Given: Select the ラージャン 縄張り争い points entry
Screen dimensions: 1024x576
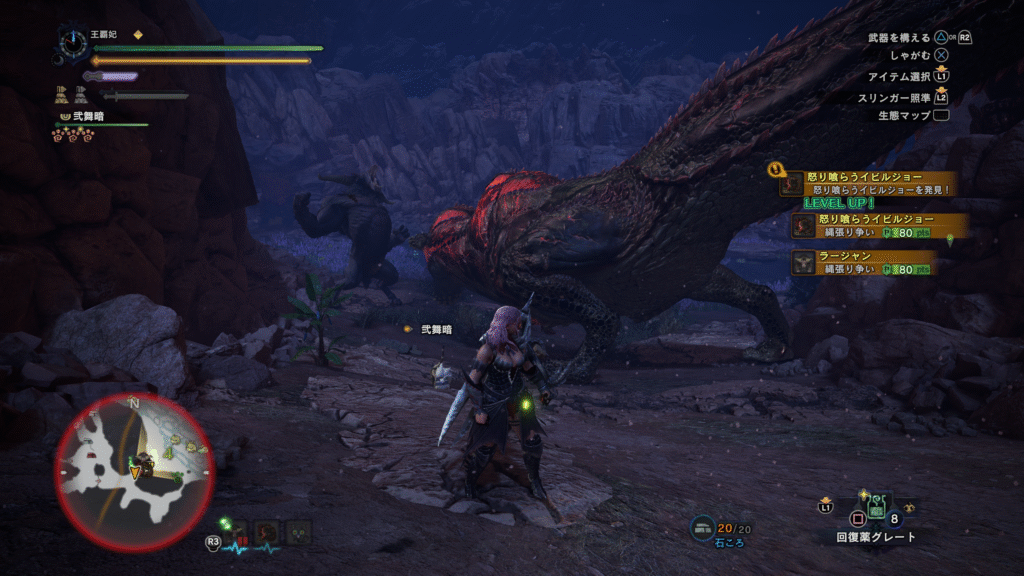Looking at the screenshot, I should pos(865,262).
